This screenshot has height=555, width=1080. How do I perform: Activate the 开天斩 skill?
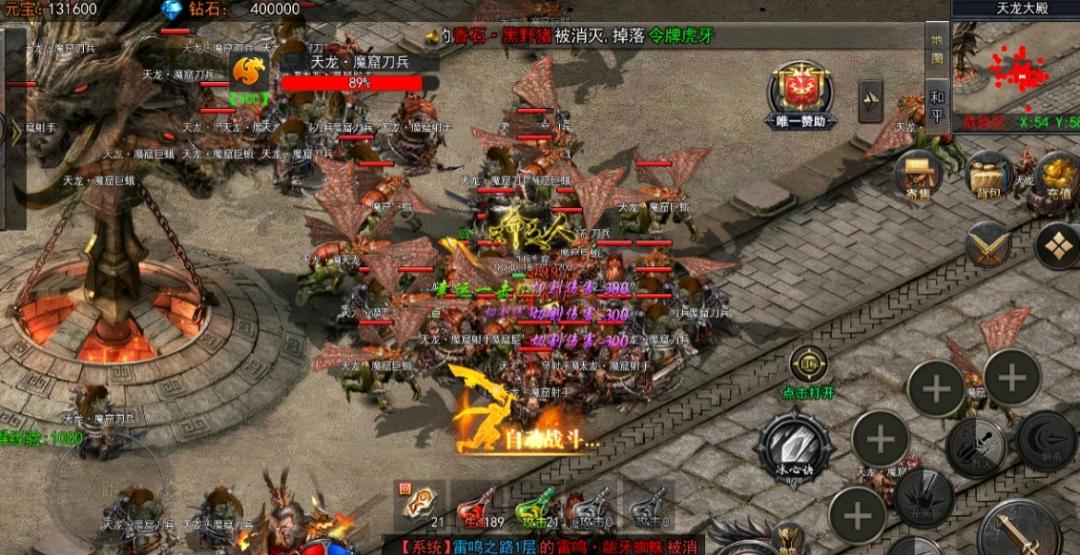click(x=923, y=497)
